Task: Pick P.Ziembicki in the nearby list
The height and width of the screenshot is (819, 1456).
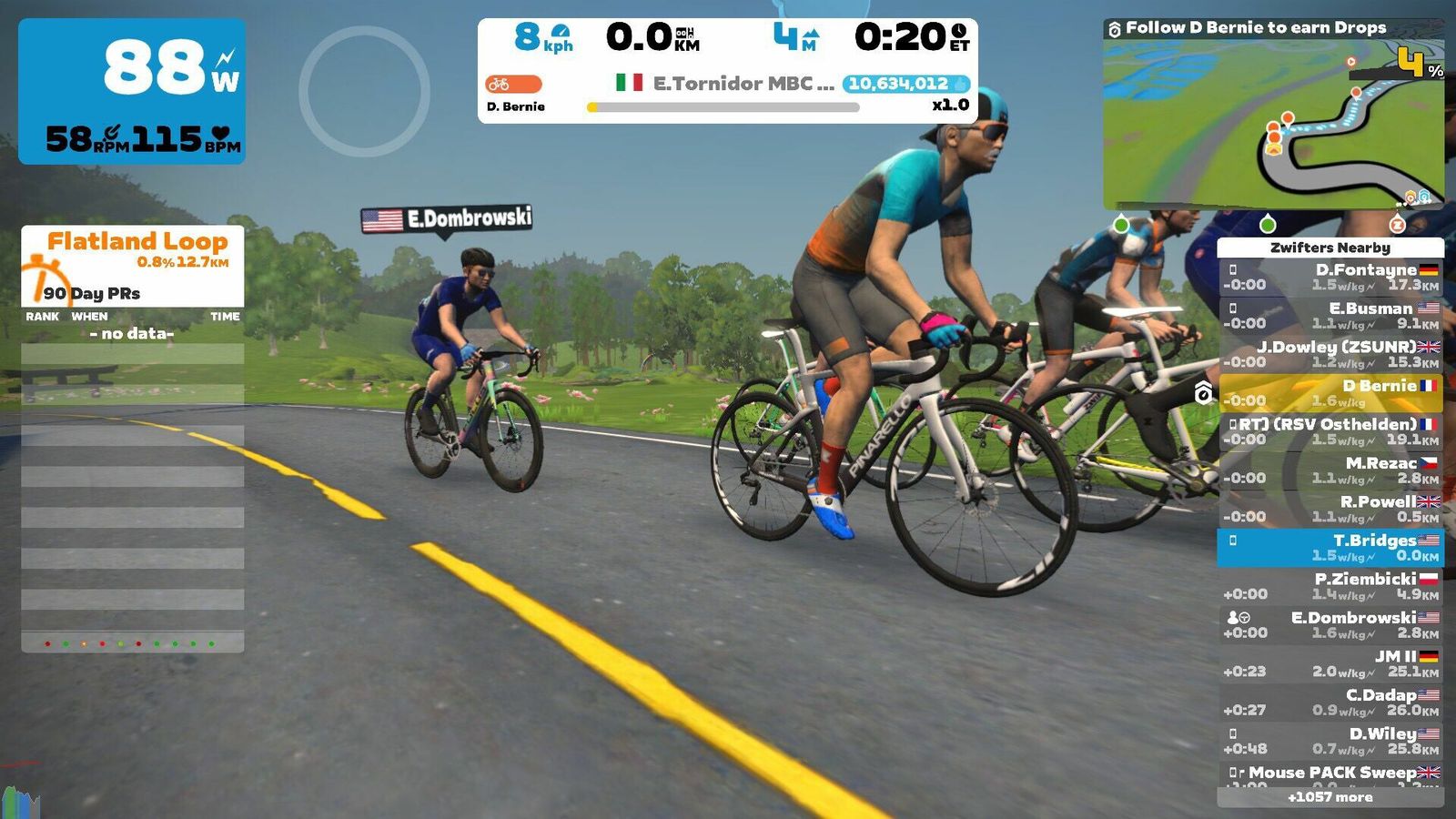Action: [x=1330, y=586]
